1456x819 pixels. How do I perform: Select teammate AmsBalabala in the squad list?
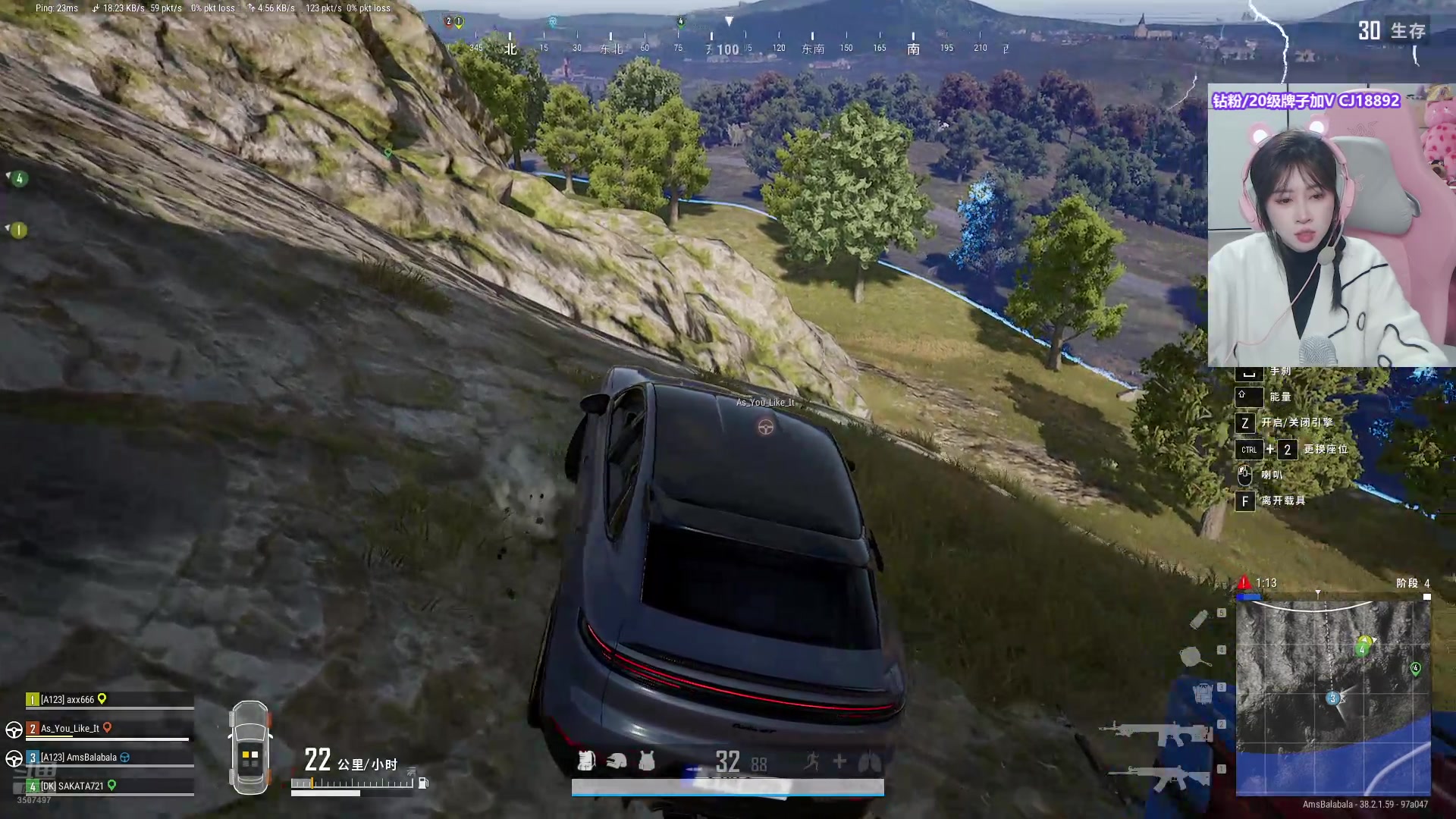tap(79, 757)
